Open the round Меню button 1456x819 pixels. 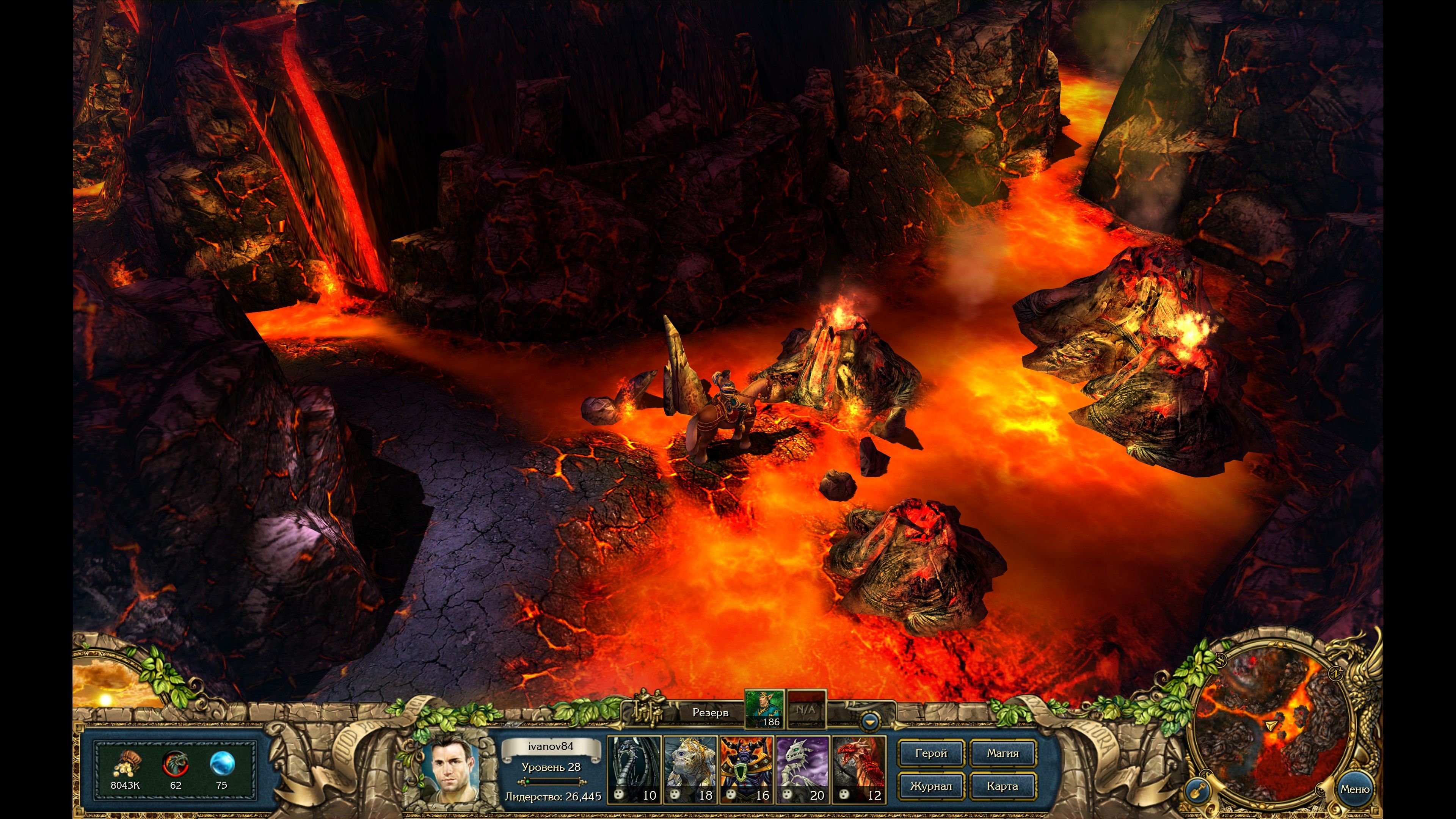point(1354,789)
